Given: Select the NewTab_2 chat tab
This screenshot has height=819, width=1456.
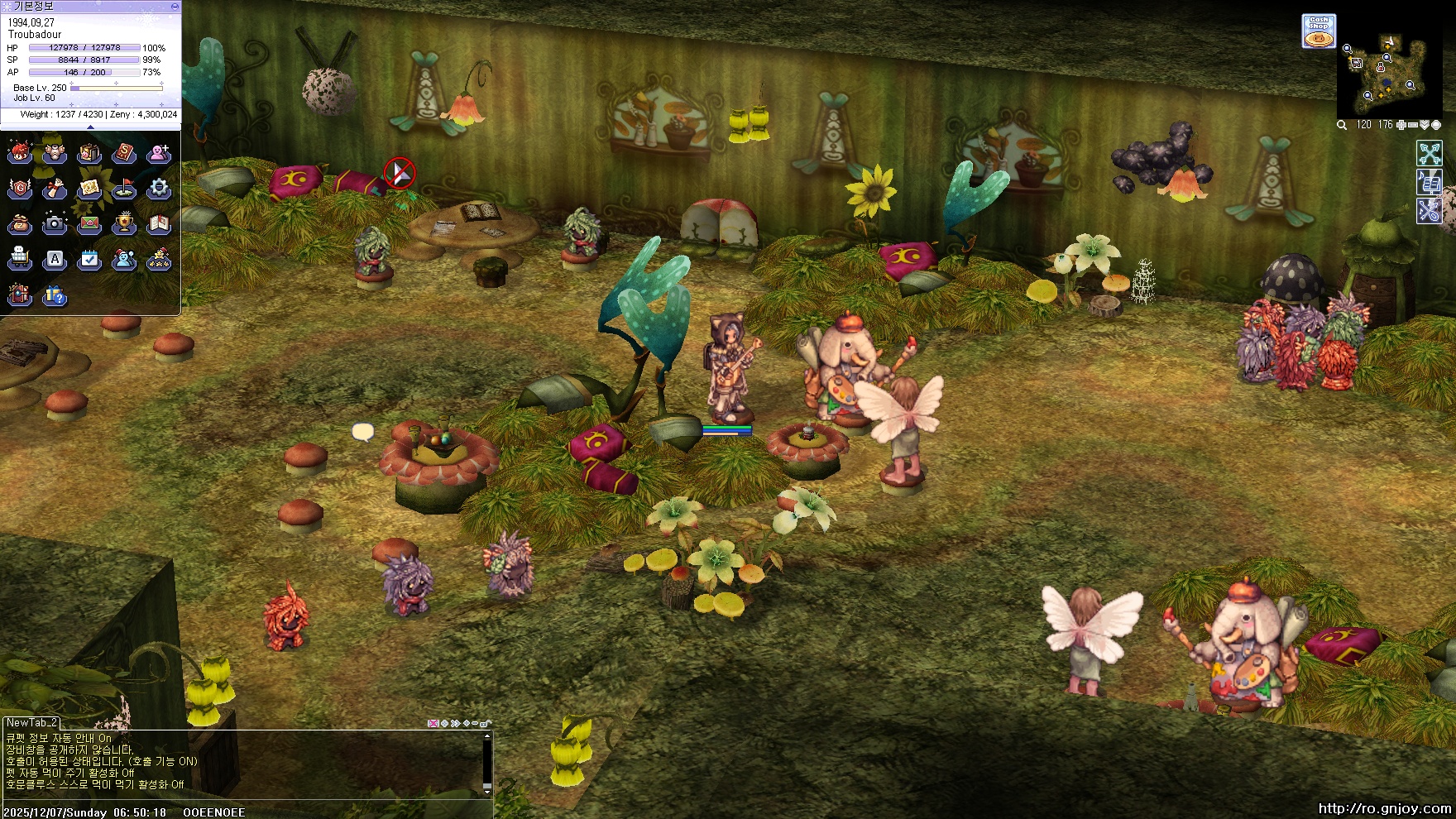Looking at the screenshot, I should coord(31,723).
